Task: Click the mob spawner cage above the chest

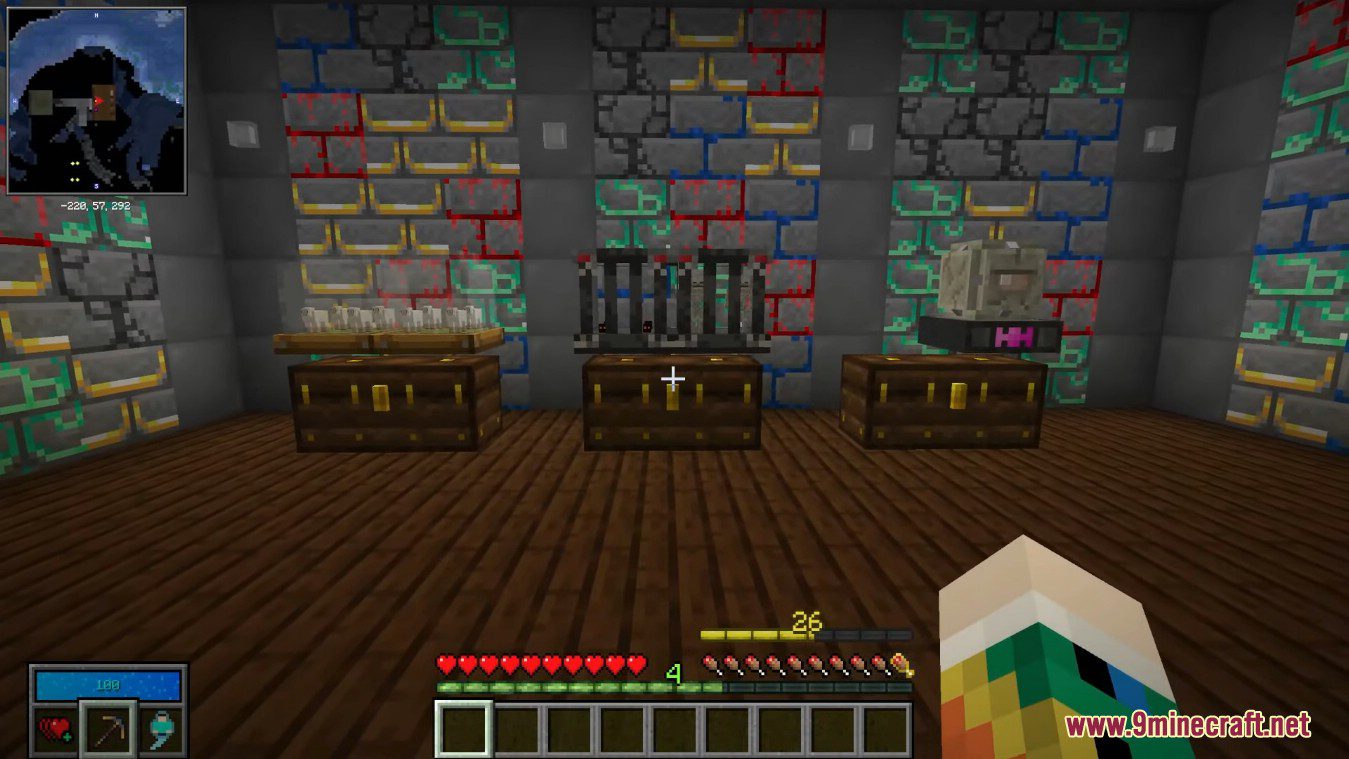Action: coord(670,300)
